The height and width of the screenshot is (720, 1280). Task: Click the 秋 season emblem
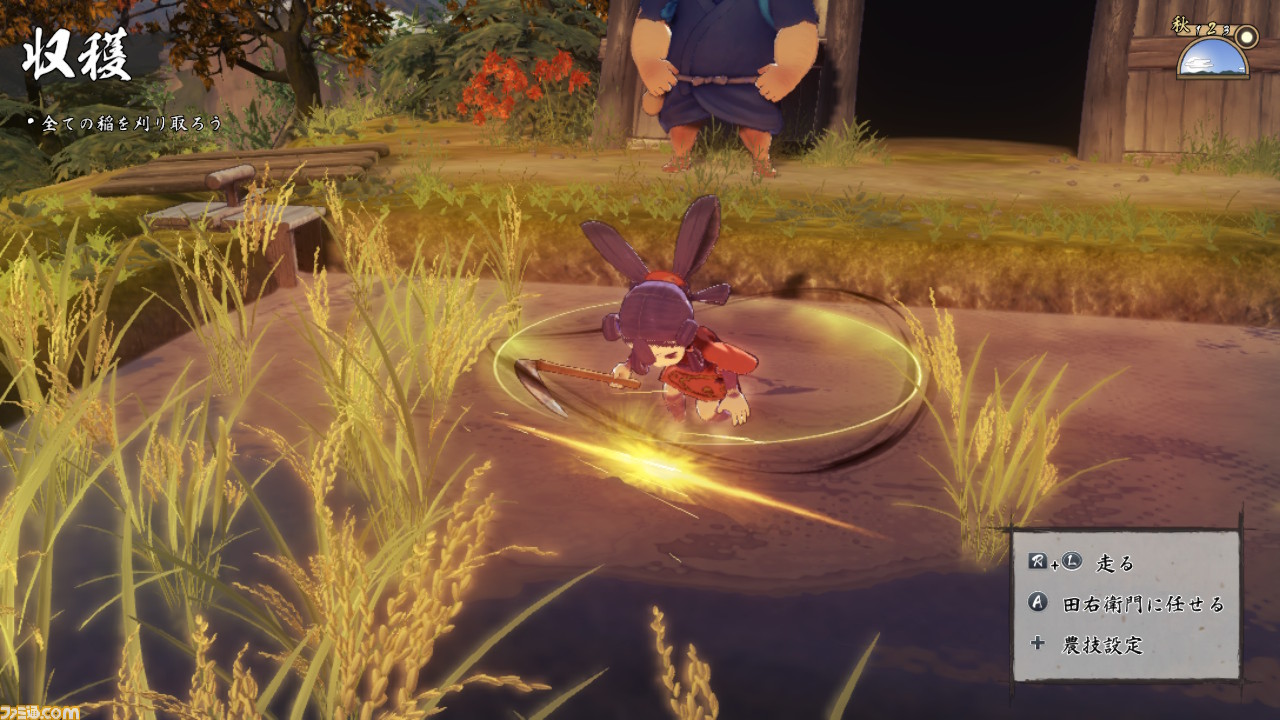pyautogui.click(x=1181, y=24)
